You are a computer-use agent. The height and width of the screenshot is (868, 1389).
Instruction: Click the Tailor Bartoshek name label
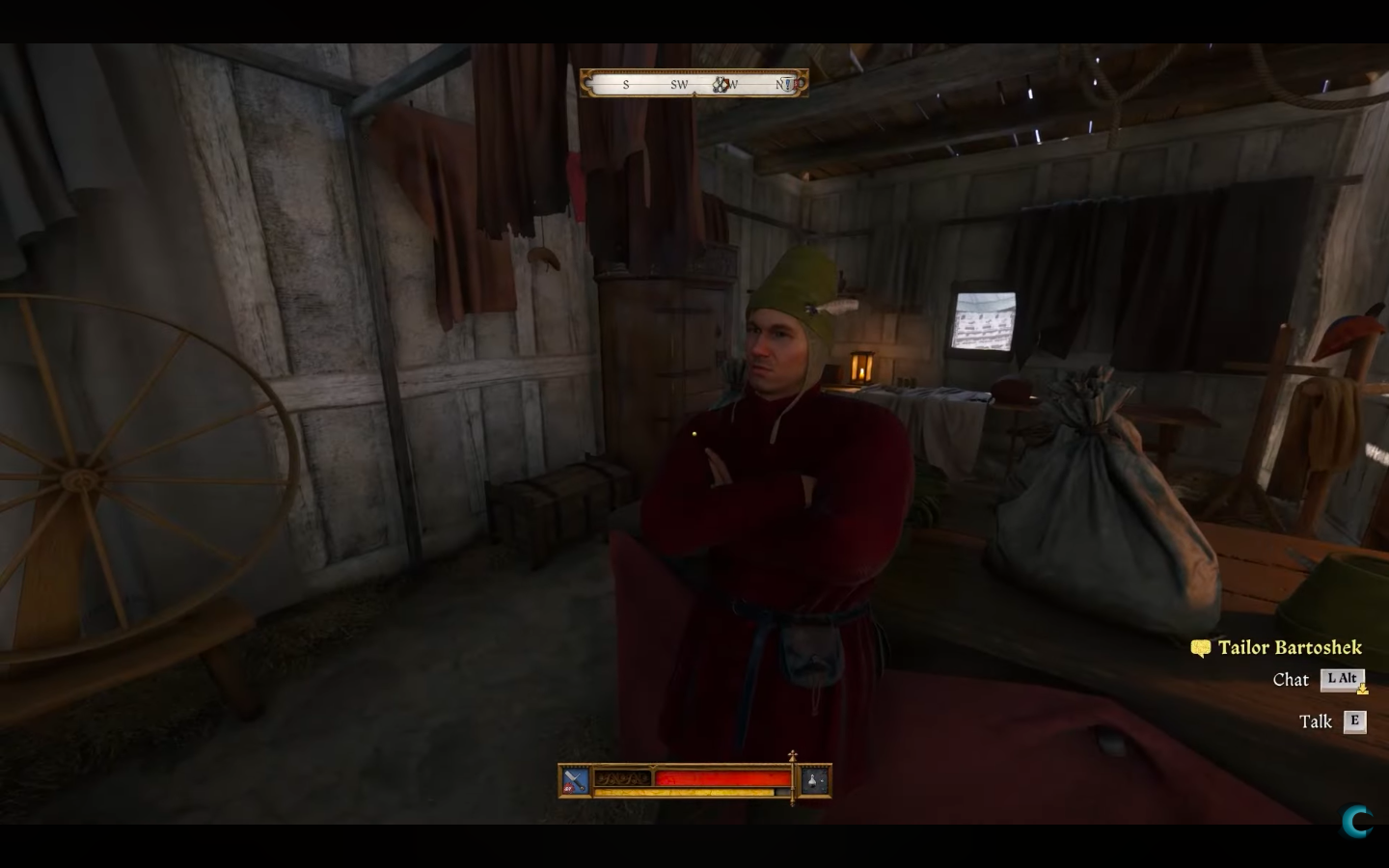[1293, 647]
